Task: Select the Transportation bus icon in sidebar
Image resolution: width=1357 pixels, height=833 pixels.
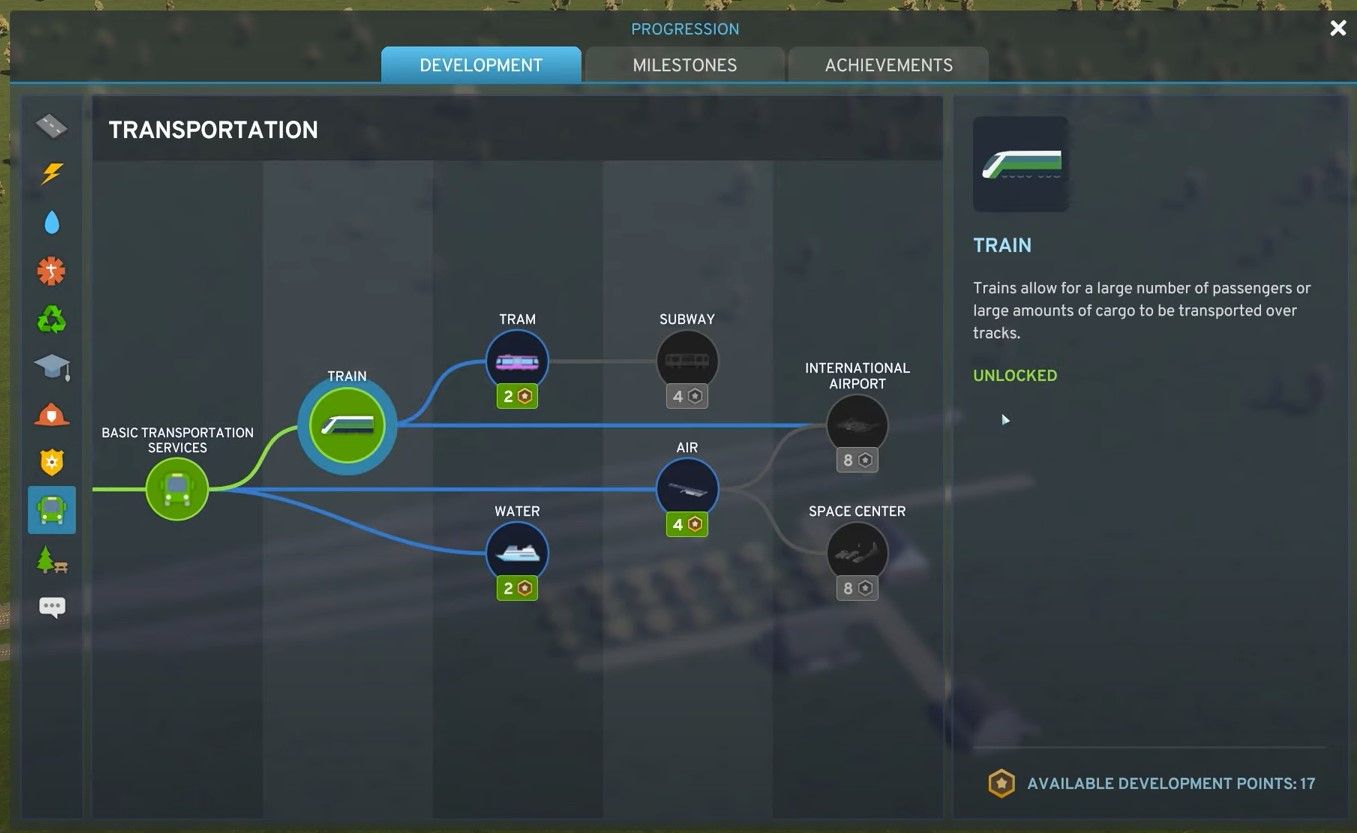Action: click(51, 510)
